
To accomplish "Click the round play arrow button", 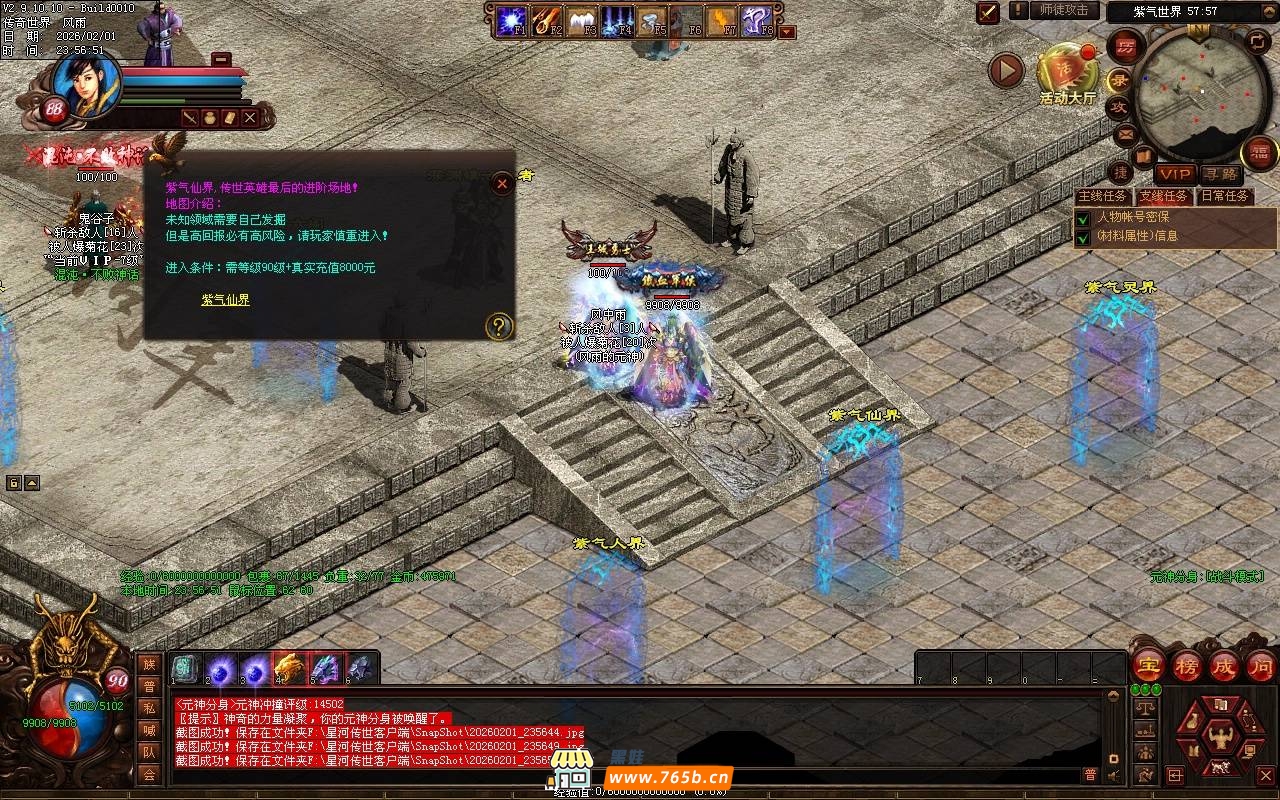I will click(x=1006, y=71).
